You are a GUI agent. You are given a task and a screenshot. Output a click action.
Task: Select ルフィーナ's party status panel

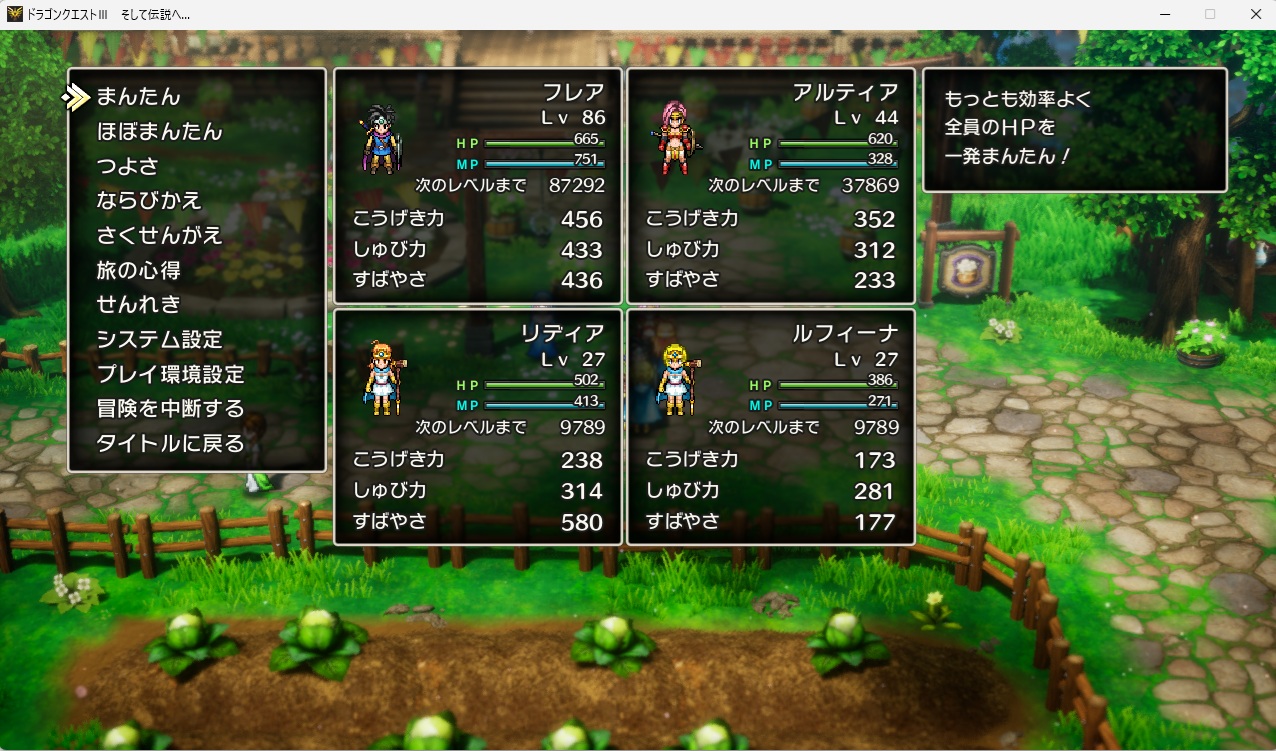click(x=771, y=427)
